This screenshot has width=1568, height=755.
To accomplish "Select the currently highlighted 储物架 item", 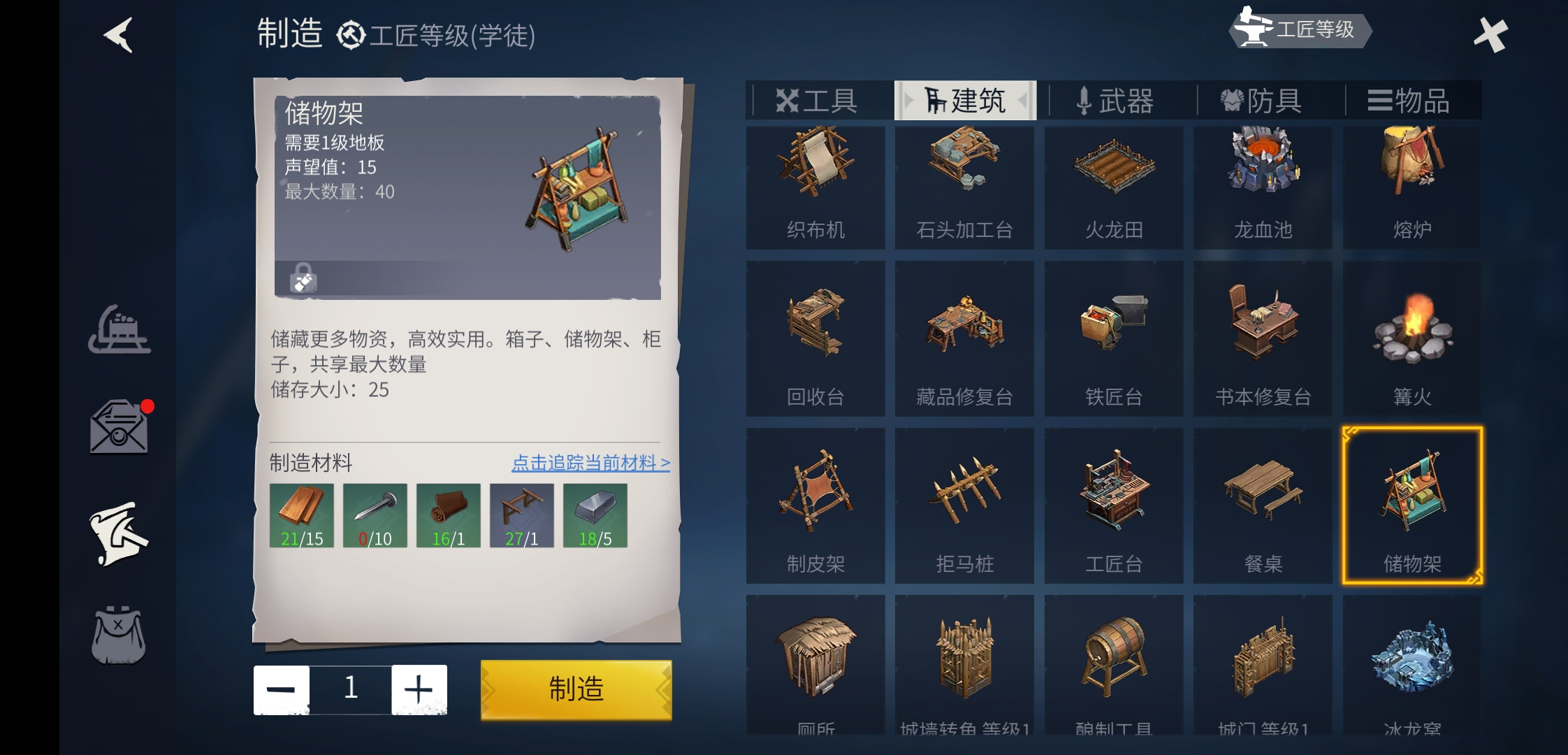I will [1411, 503].
